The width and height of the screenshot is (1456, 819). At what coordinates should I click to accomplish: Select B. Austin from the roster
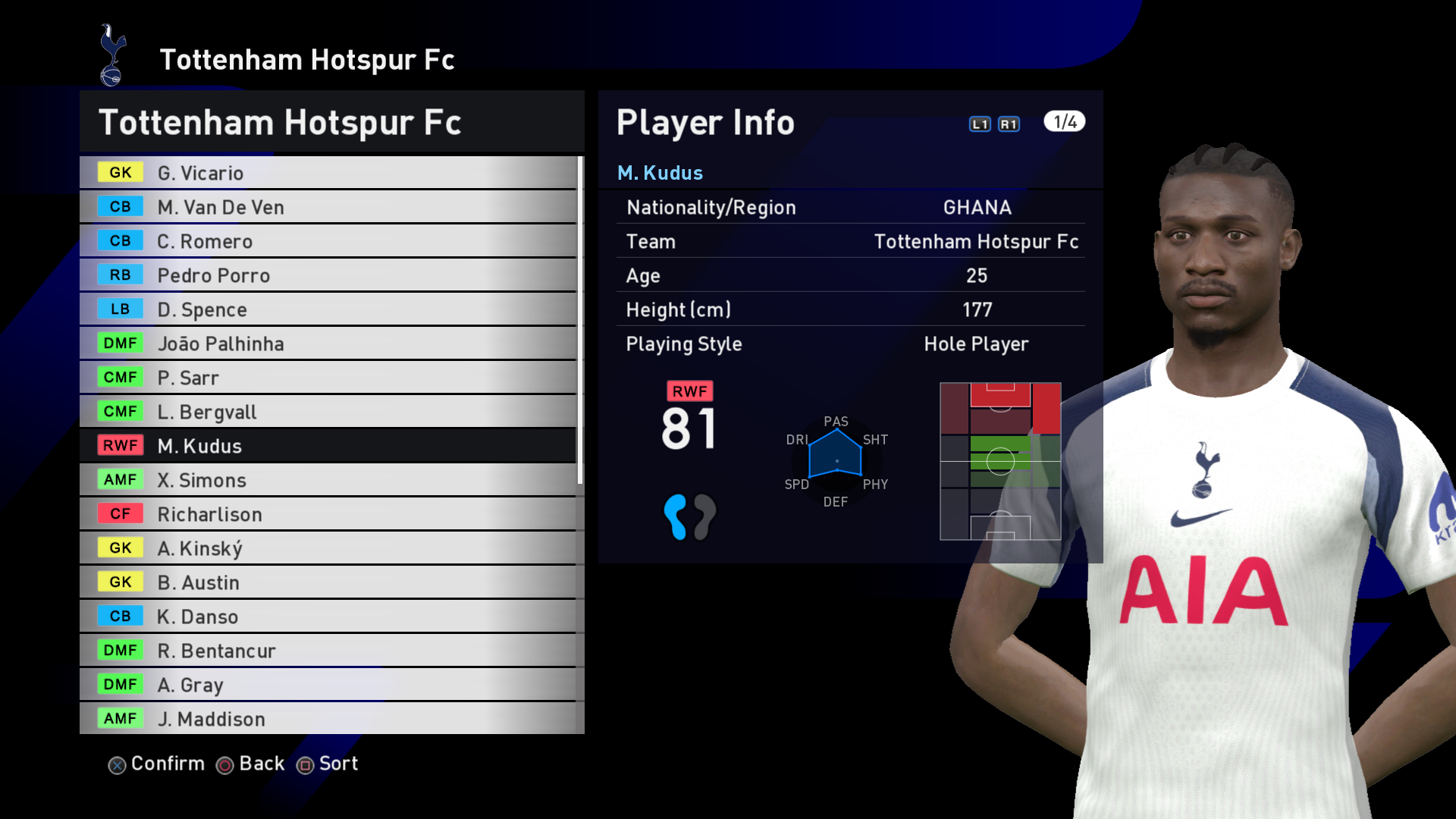328,582
